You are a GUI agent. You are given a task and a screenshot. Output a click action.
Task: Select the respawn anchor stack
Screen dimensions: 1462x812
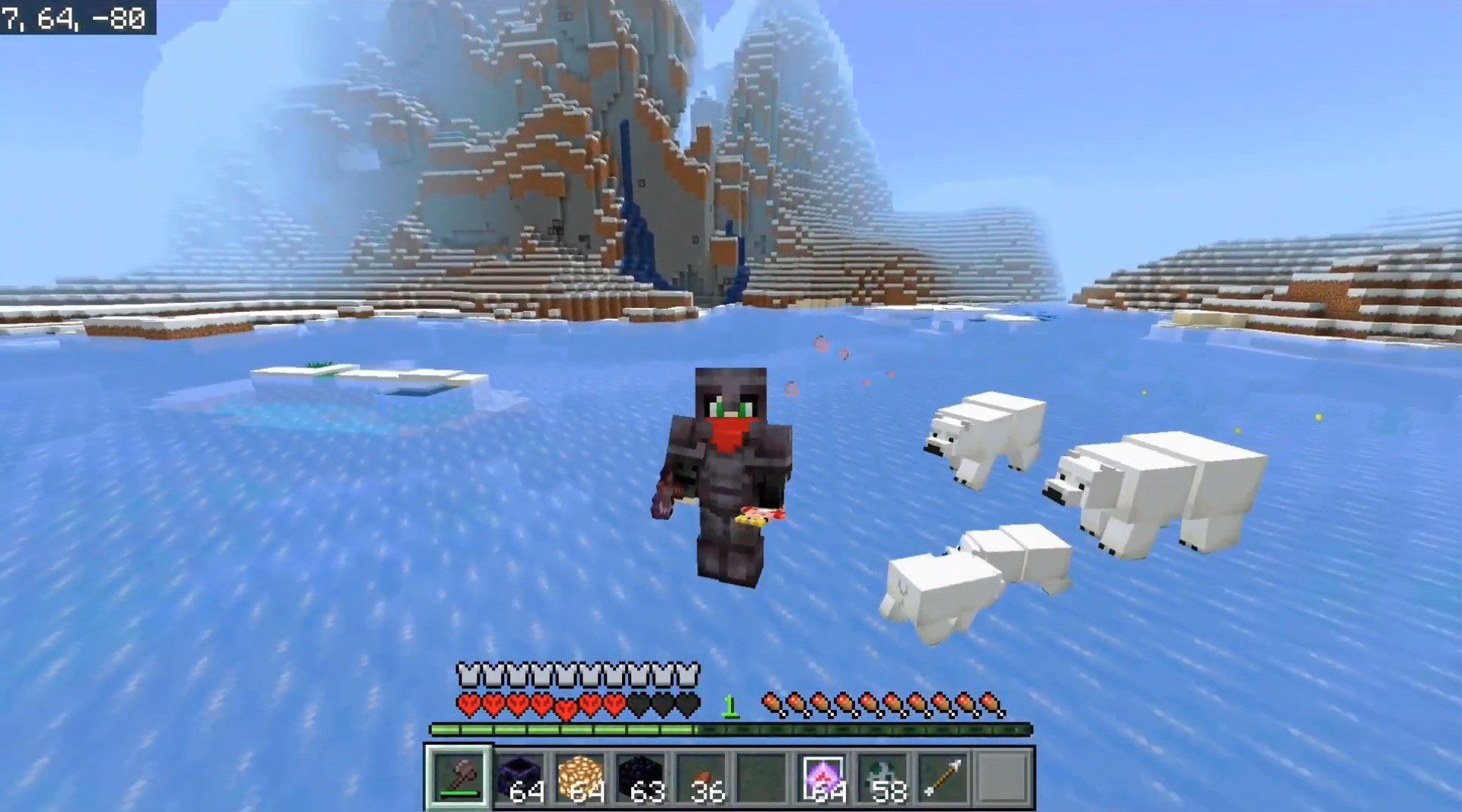(x=520, y=778)
